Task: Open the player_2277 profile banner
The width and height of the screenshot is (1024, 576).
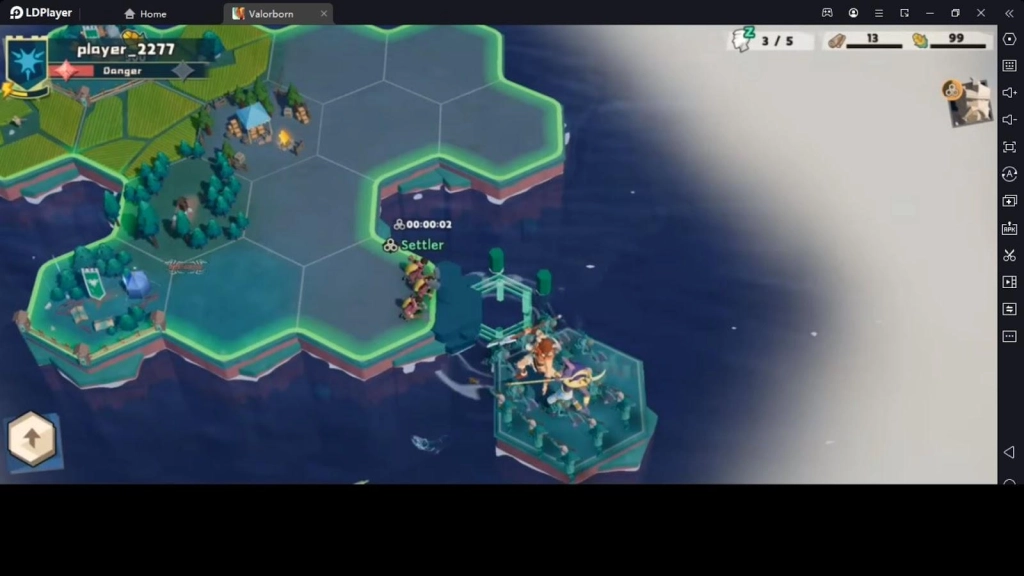Action: (x=126, y=50)
